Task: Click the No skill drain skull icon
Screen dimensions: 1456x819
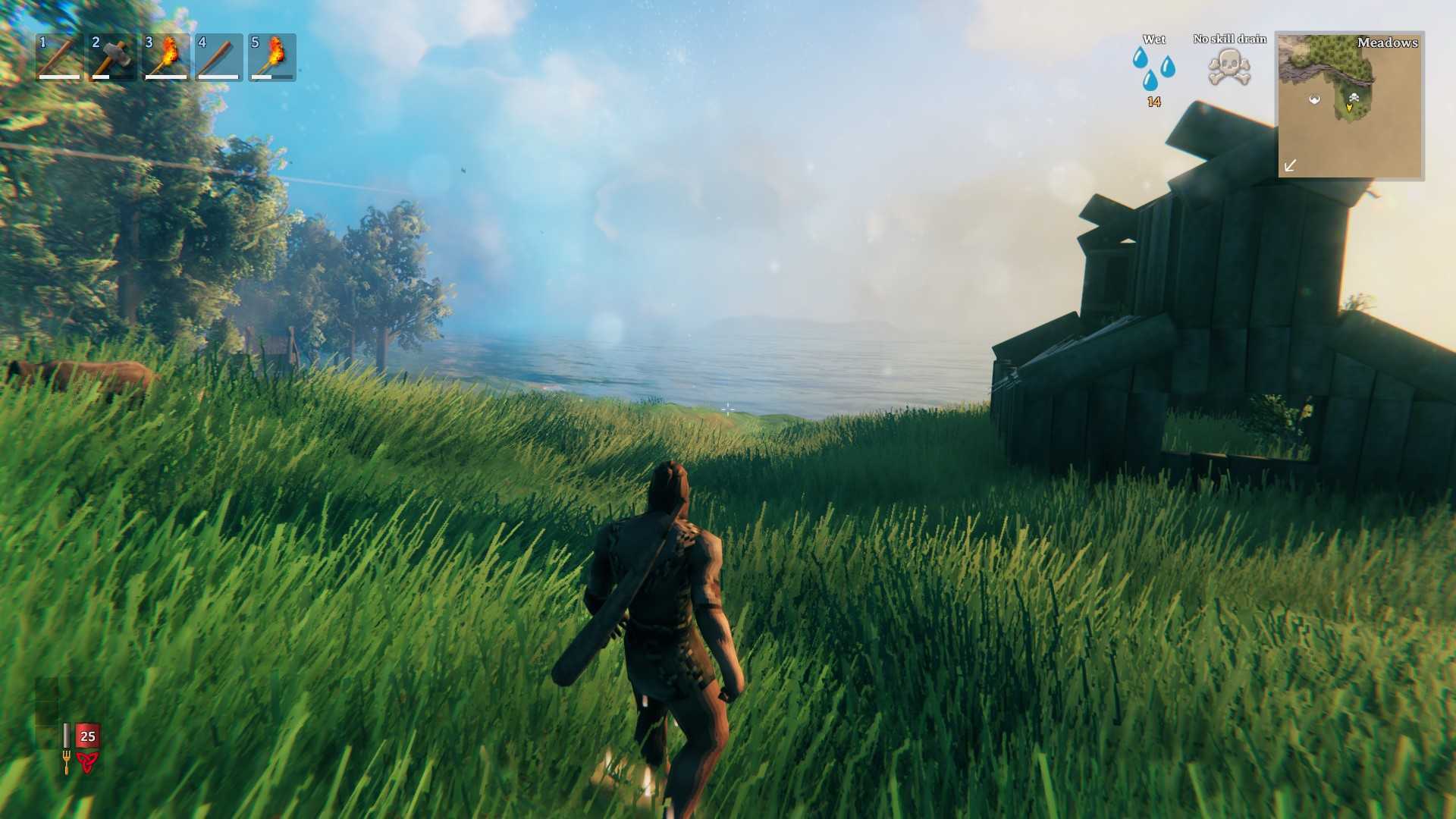Action: pyautogui.click(x=1229, y=67)
